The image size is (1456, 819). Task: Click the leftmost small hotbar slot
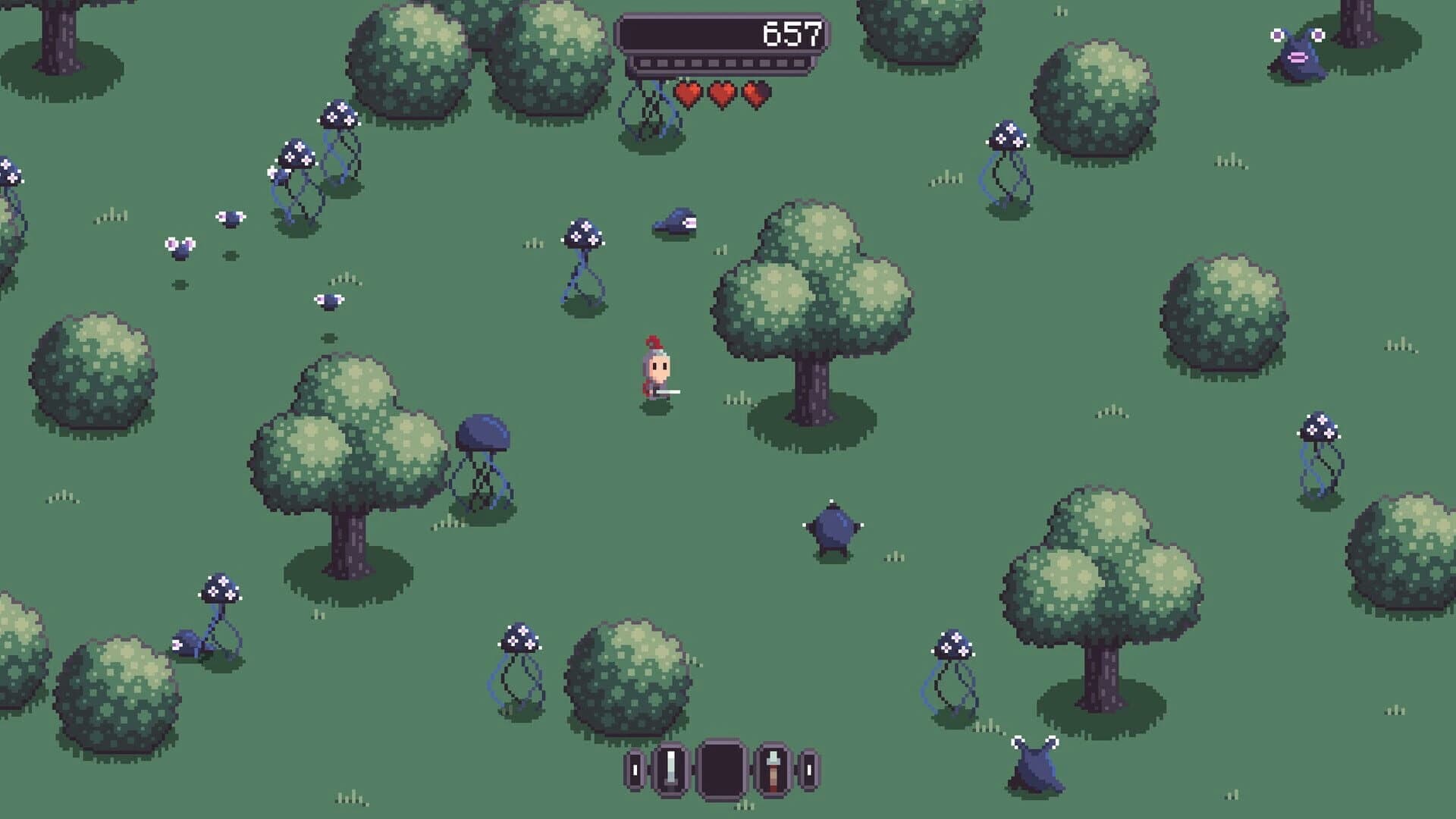634,770
